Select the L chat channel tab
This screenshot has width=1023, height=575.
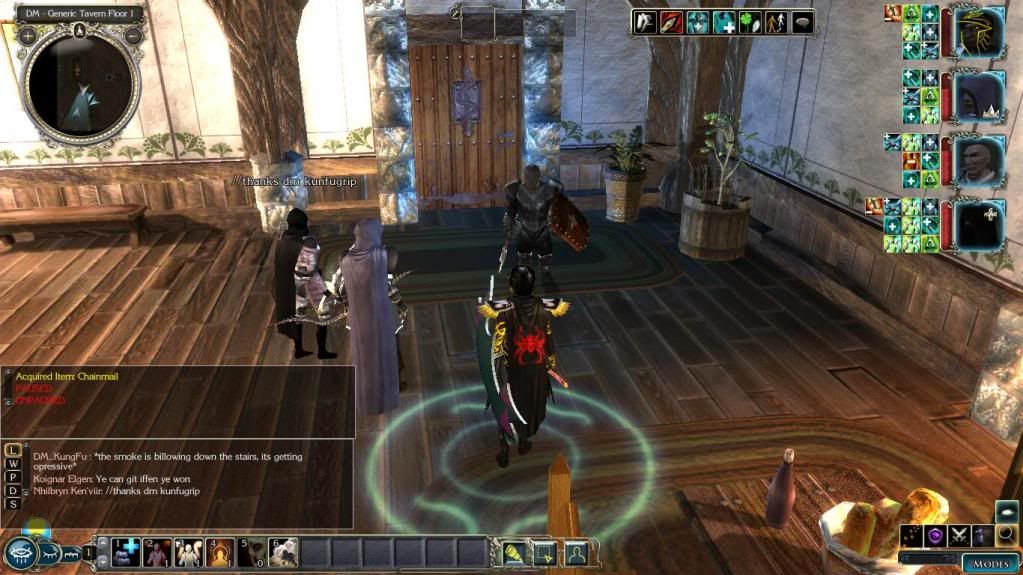coord(13,450)
